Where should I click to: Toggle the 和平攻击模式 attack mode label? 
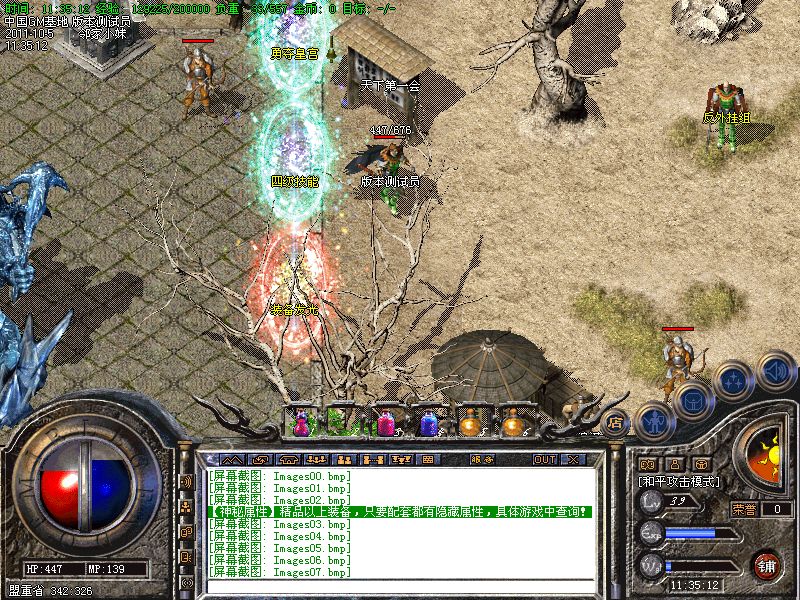680,481
